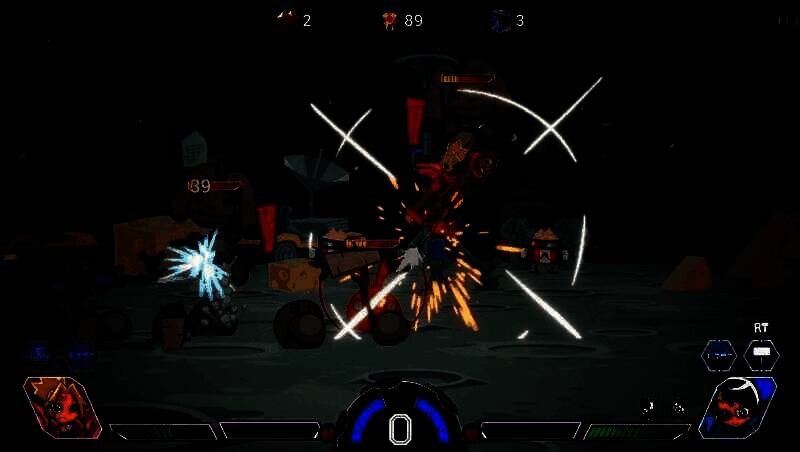Click the red icon beside 2

[286, 19]
